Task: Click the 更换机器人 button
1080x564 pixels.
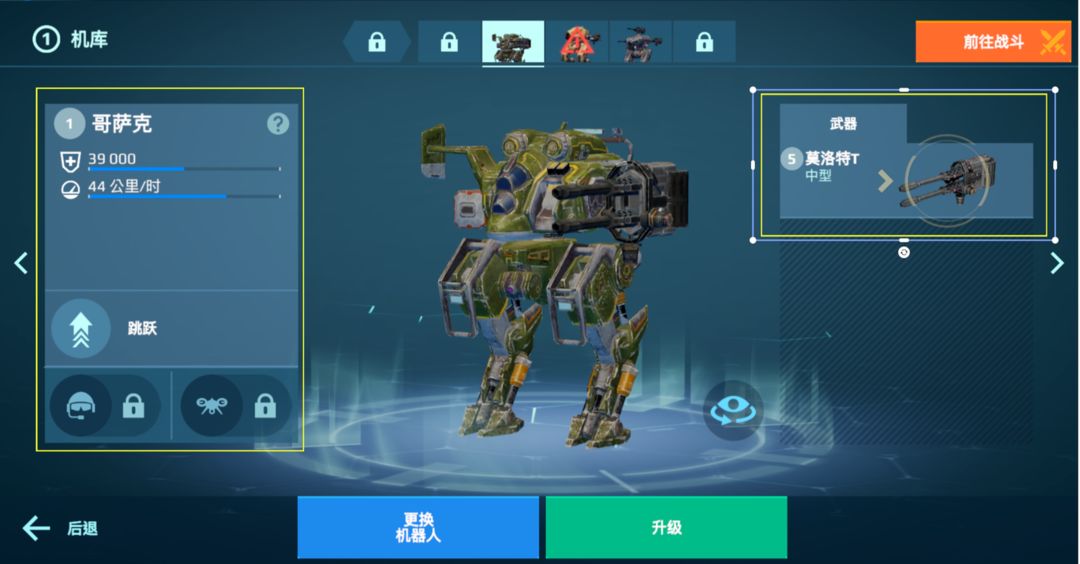Action: (x=418, y=527)
